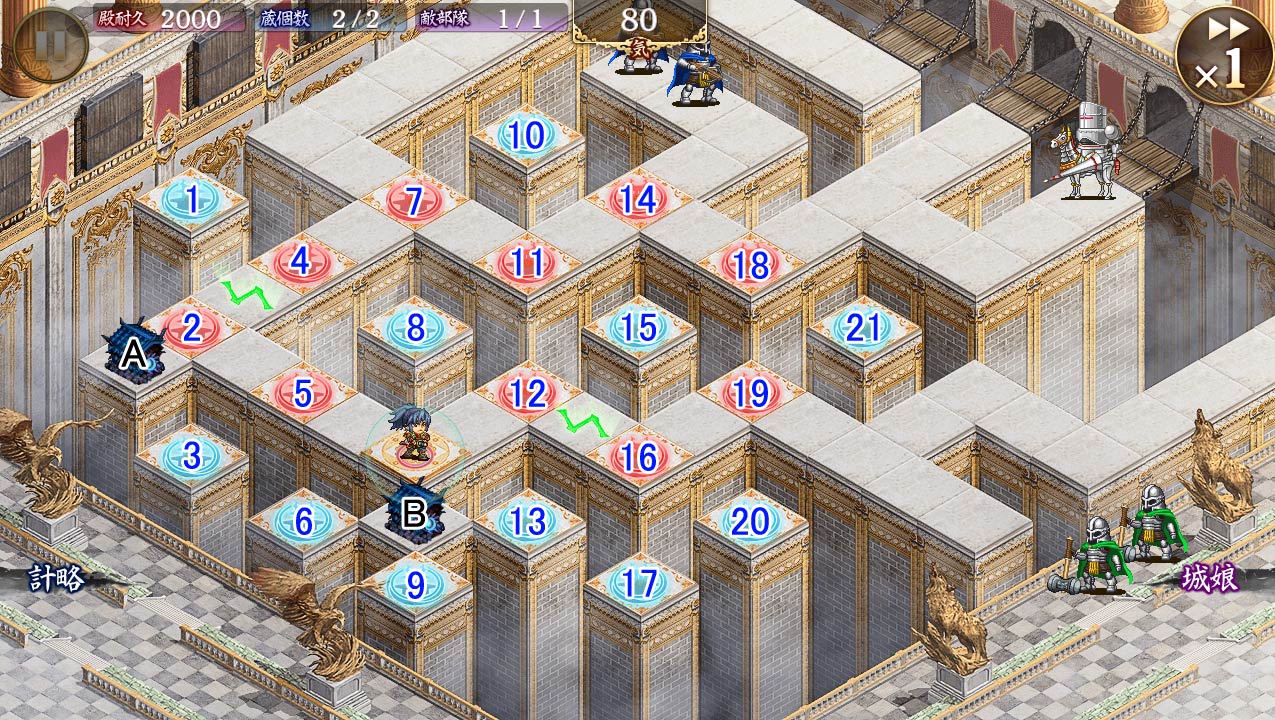Open the 計略 stratagem panel

pos(56,580)
